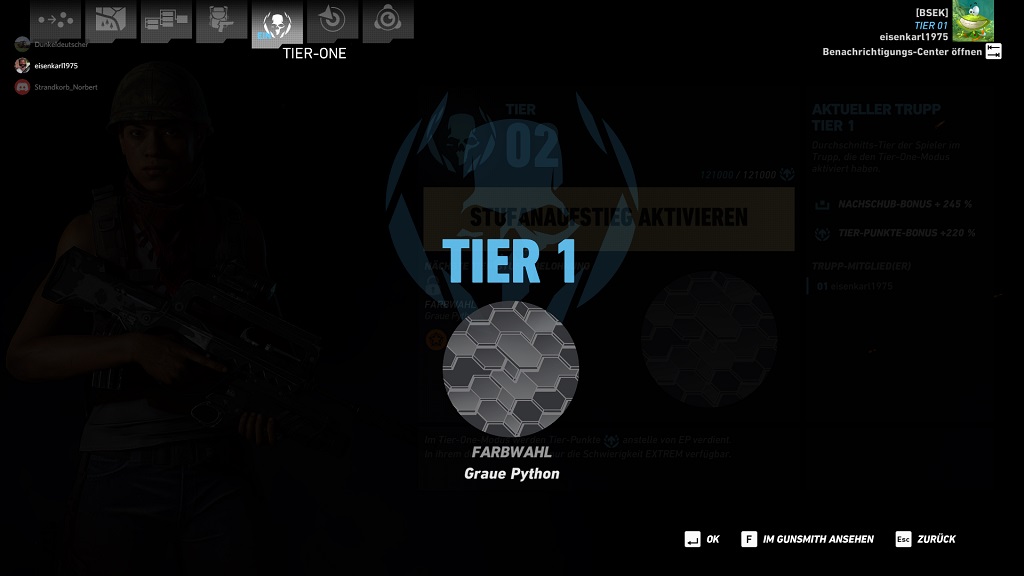Switch to the tab with the concentric ring icon
The width and height of the screenshot is (1024, 576).
(387, 20)
